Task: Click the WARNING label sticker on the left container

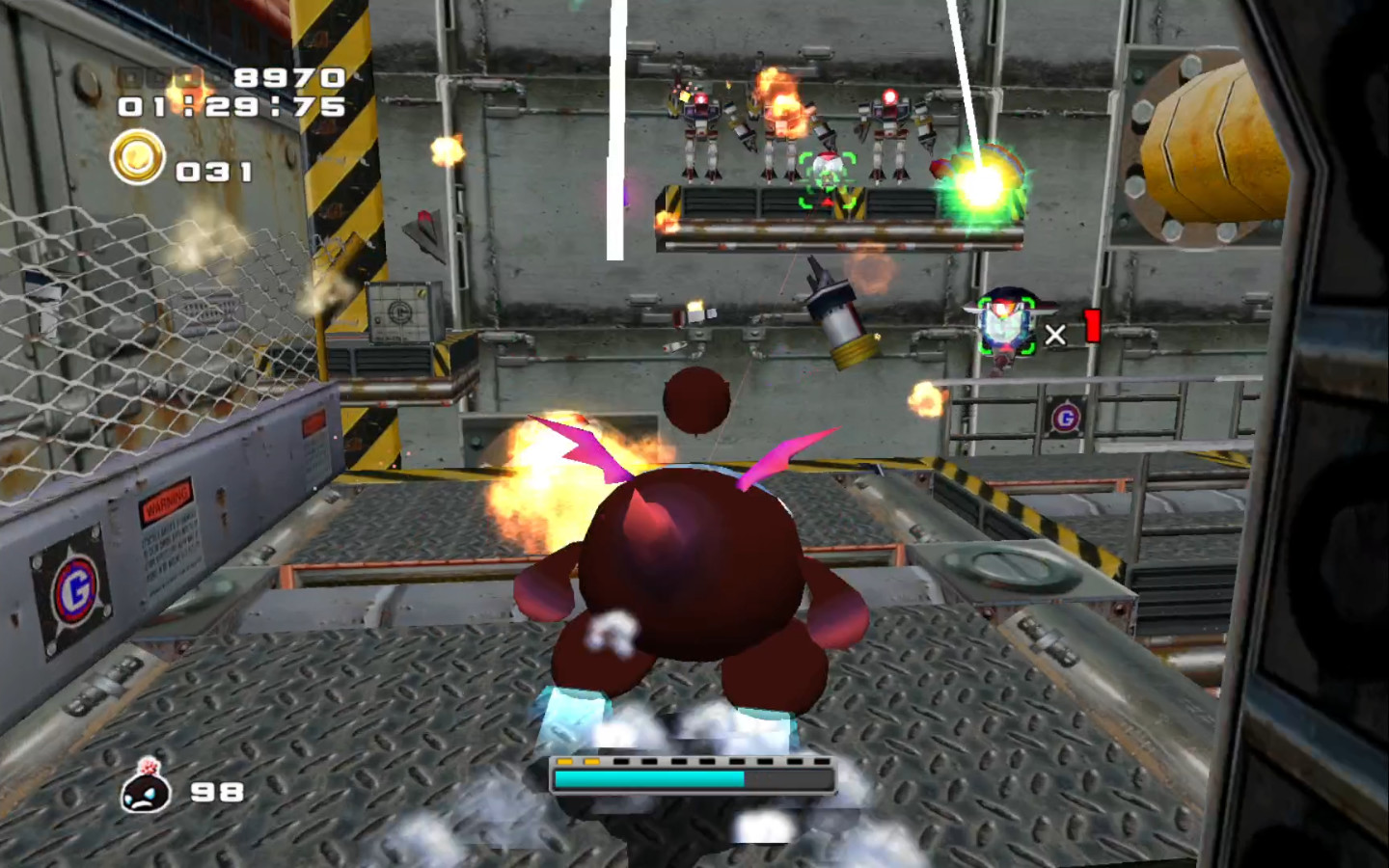Action: pos(166,502)
